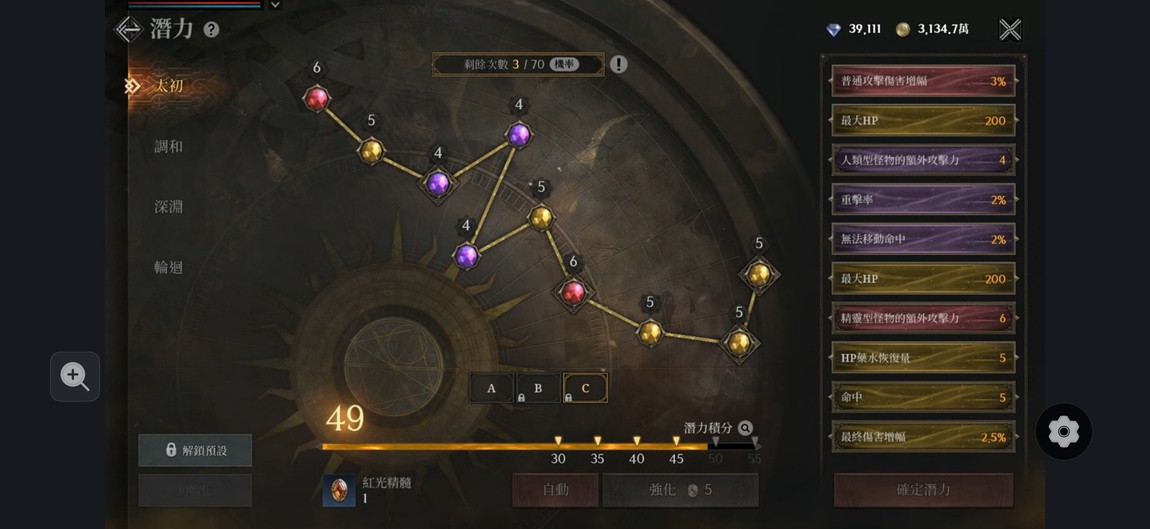Switch to the 調和 tab
Screen dimensions: 1150x529
(169, 146)
